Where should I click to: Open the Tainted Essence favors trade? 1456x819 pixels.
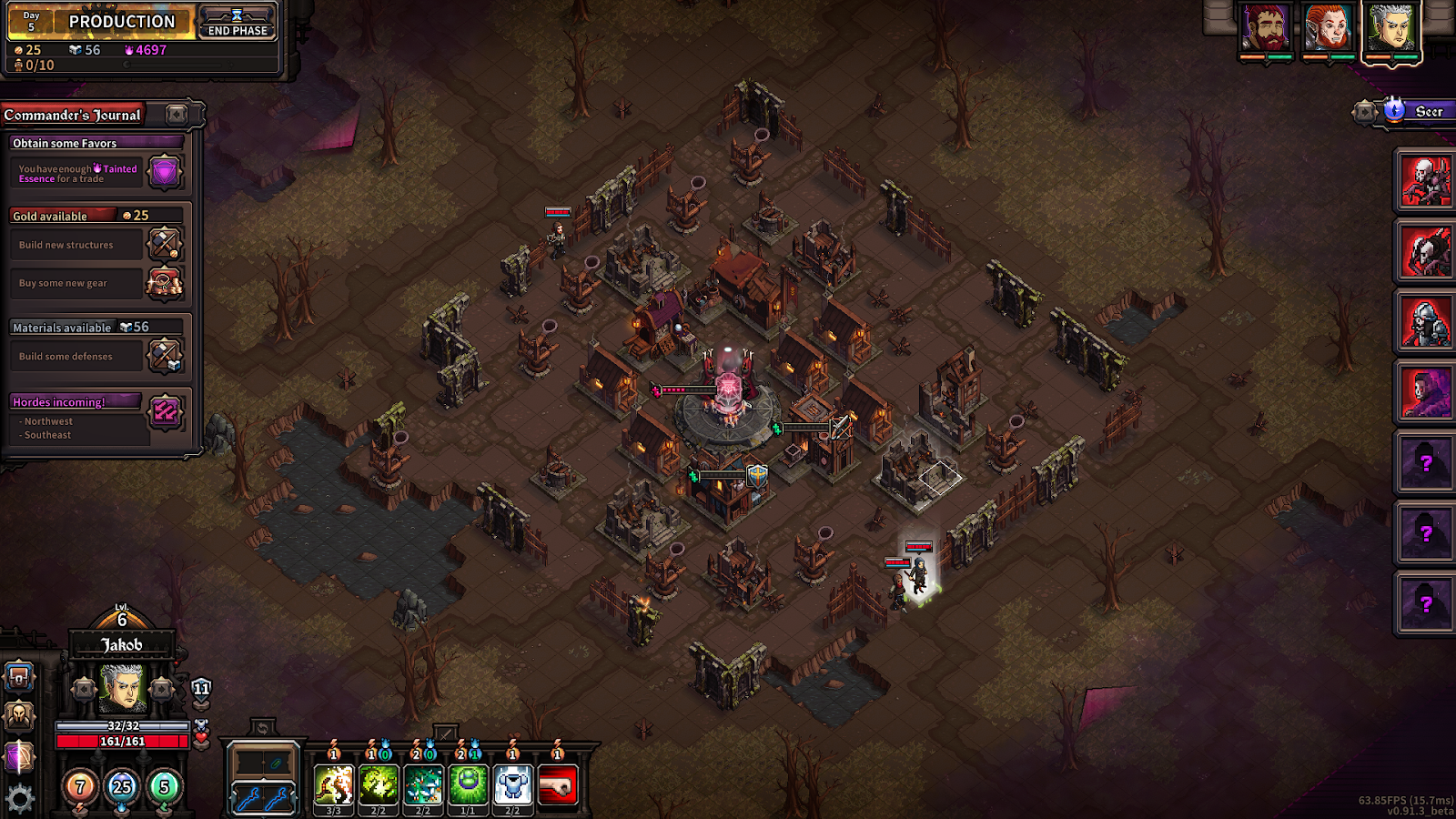(165, 172)
